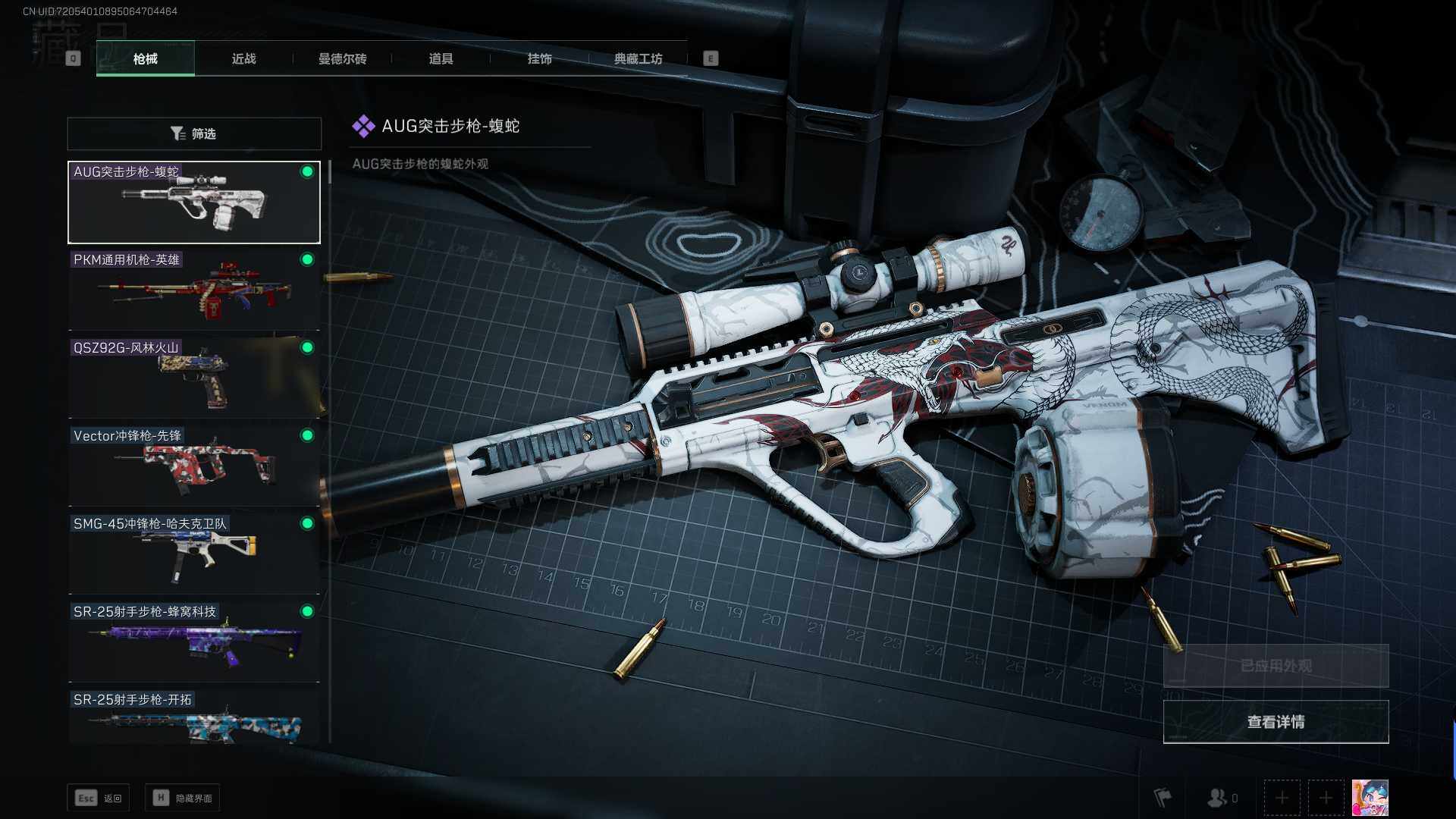Click the 查看详情 details button
Image resolution: width=1456 pixels, height=819 pixels.
[1276, 722]
